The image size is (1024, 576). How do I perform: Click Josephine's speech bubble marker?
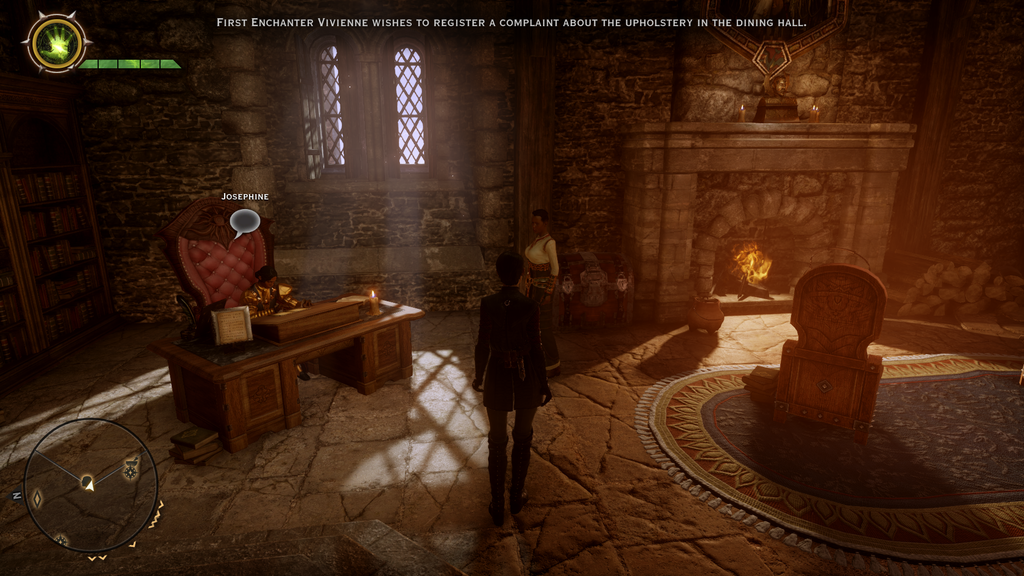point(244,220)
